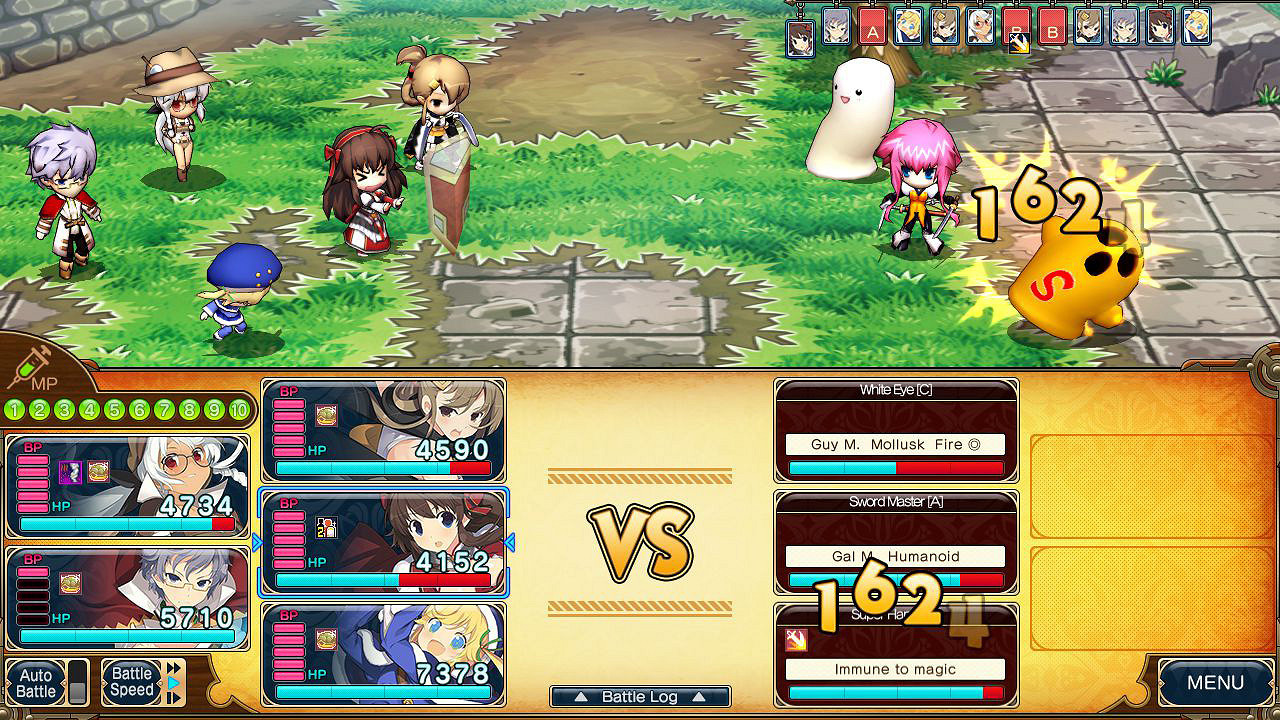The image size is (1280, 720).
Task: Toggle the fast-forward arrows beside Battle Speed
Action: click(x=171, y=667)
